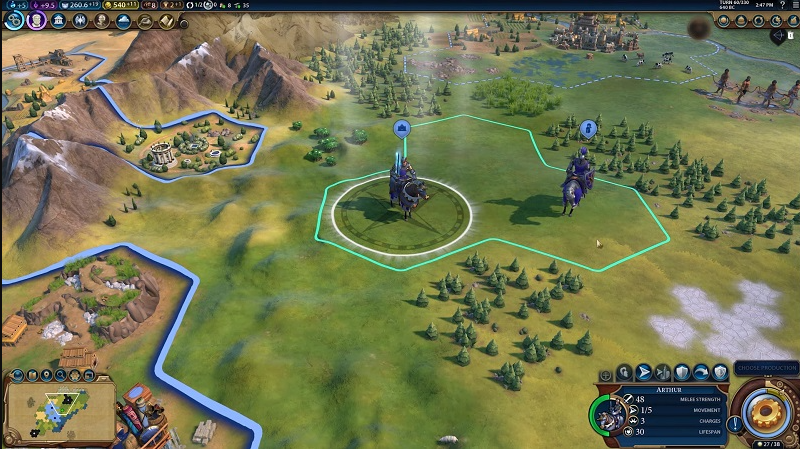Open the government screen icon
The image size is (800, 449).
[57, 20]
